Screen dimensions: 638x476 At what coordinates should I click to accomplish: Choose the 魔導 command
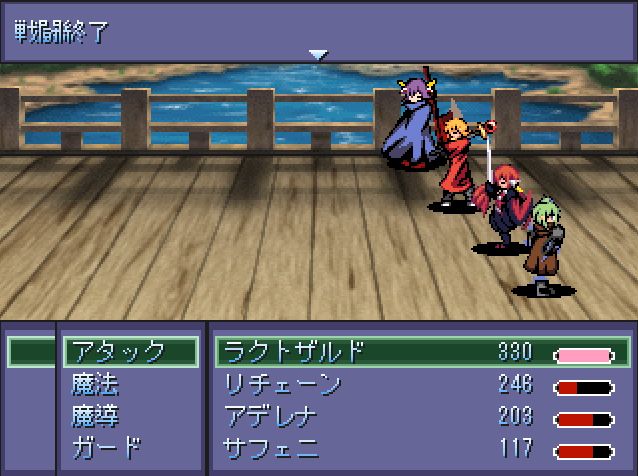click(97, 415)
